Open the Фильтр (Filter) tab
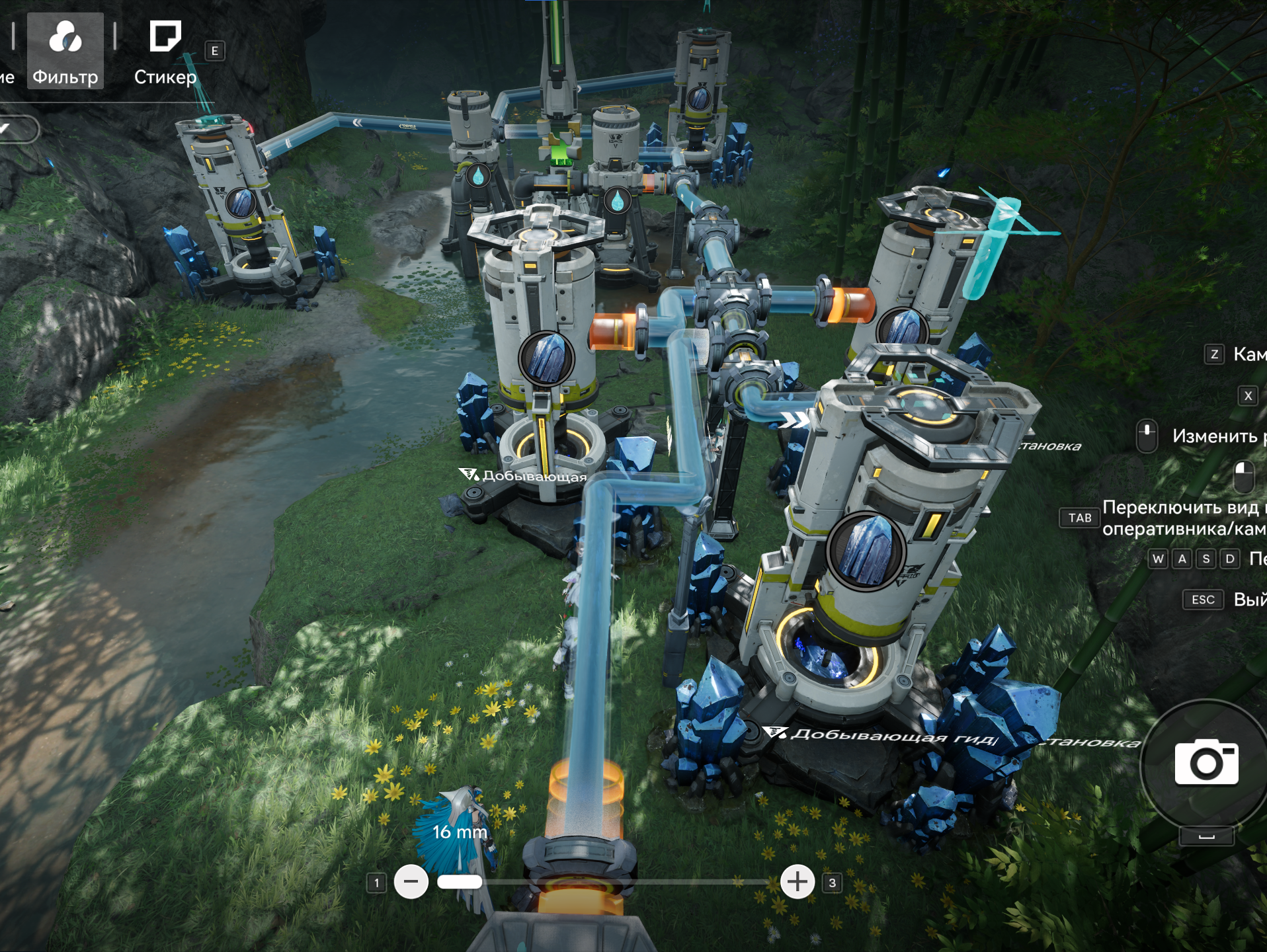1267x952 pixels. [65, 52]
